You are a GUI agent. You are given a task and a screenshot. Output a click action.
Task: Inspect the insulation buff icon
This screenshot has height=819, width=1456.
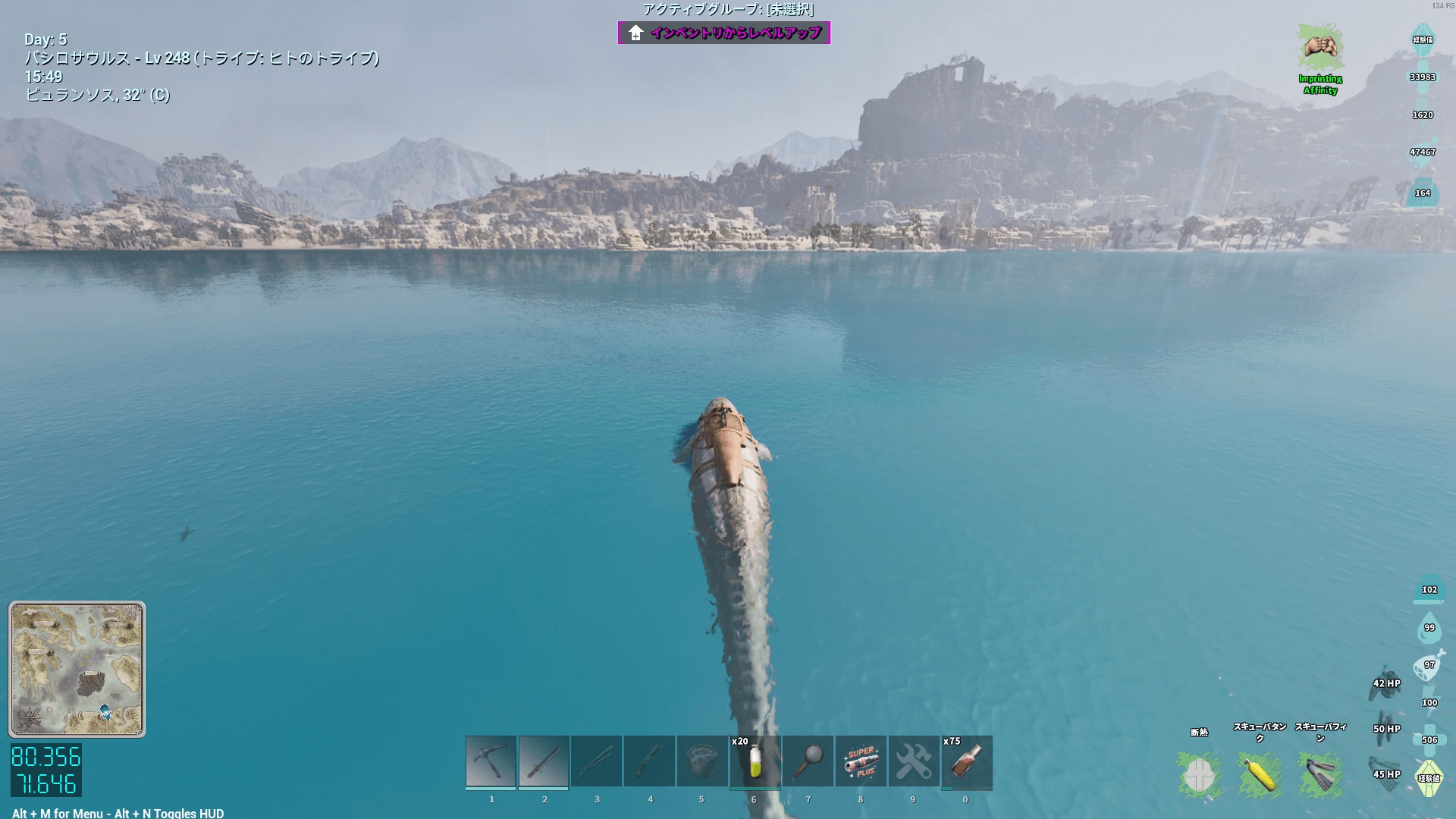click(x=1199, y=774)
